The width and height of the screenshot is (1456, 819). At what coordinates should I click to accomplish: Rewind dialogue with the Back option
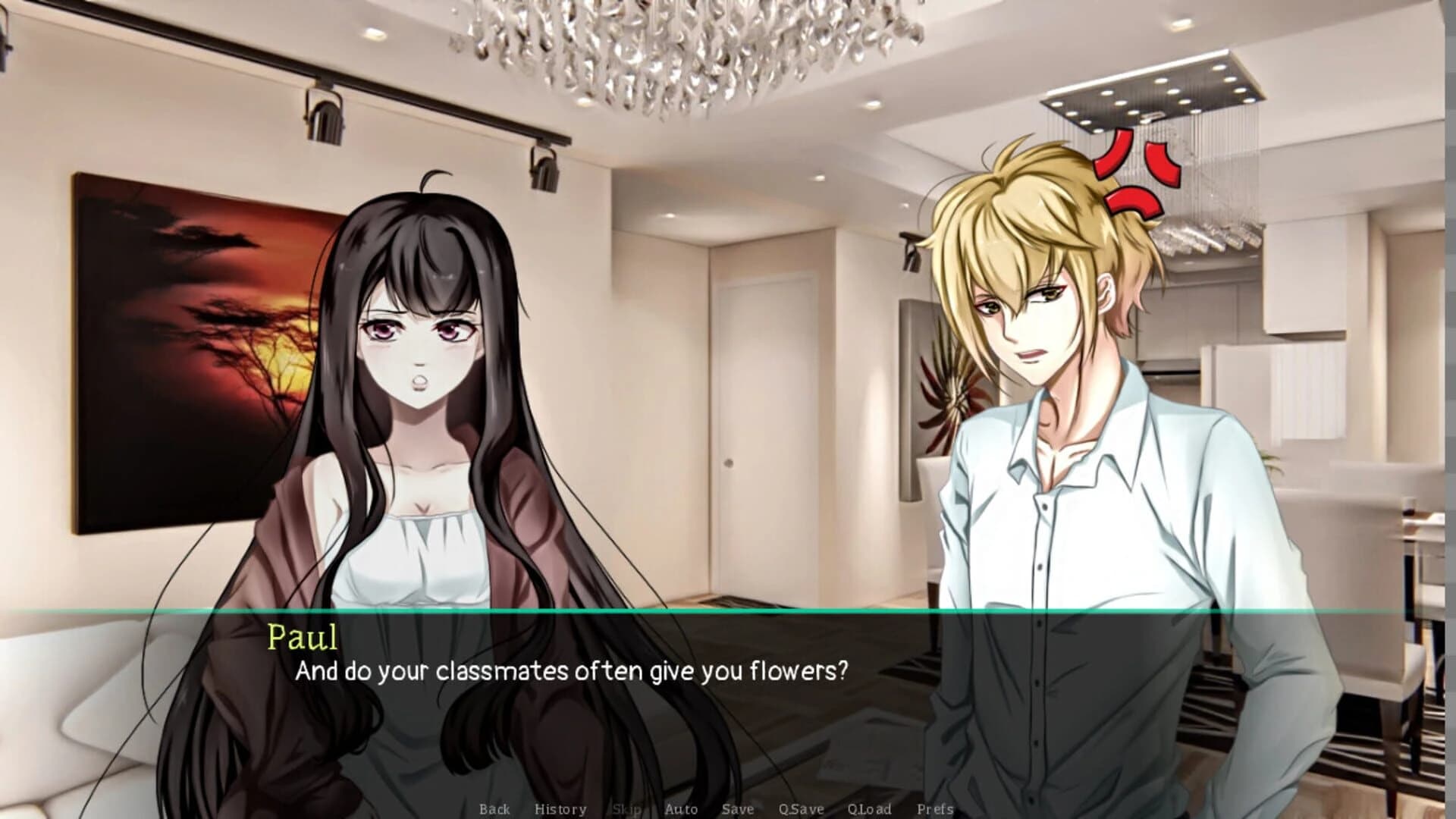pyautogui.click(x=494, y=809)
